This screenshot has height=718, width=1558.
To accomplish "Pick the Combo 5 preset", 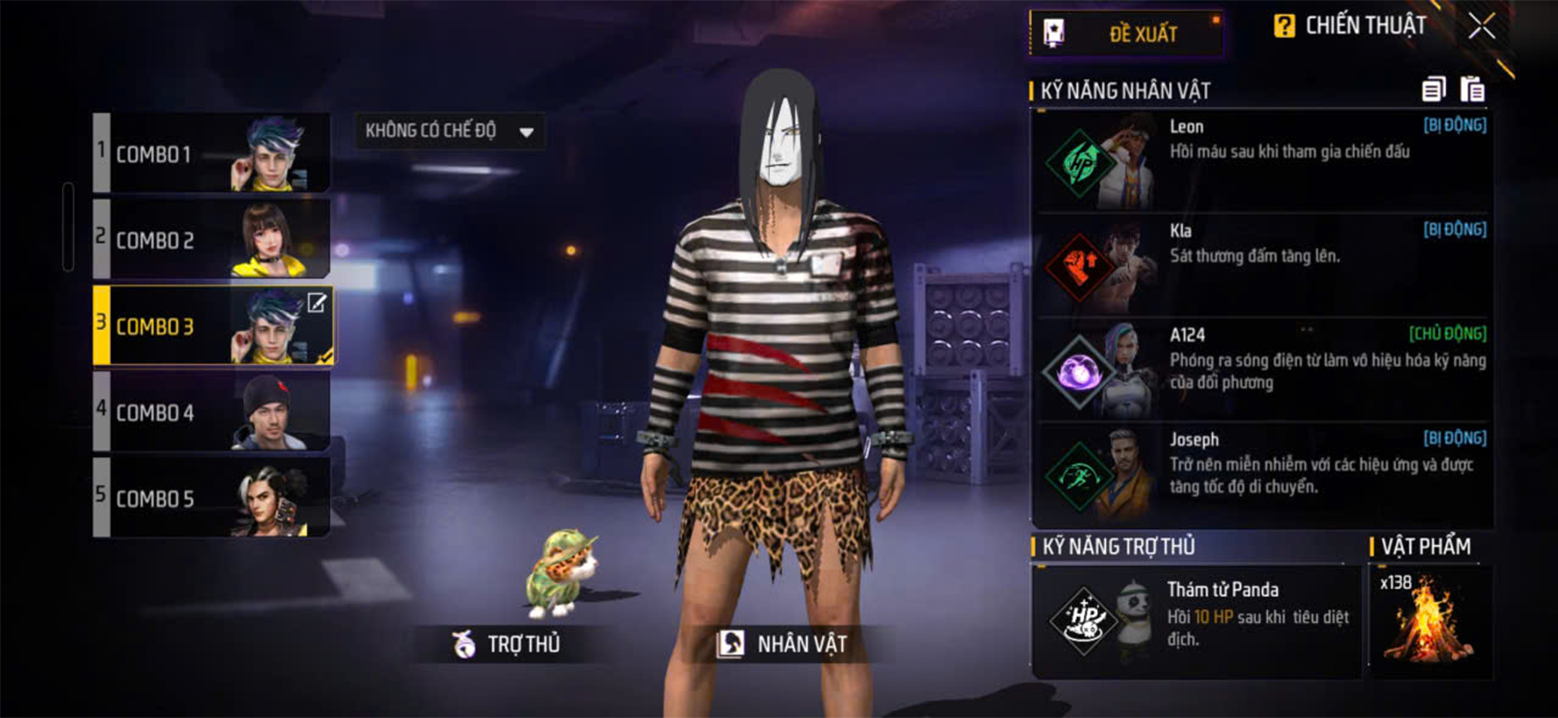I will tap(212, 498).
